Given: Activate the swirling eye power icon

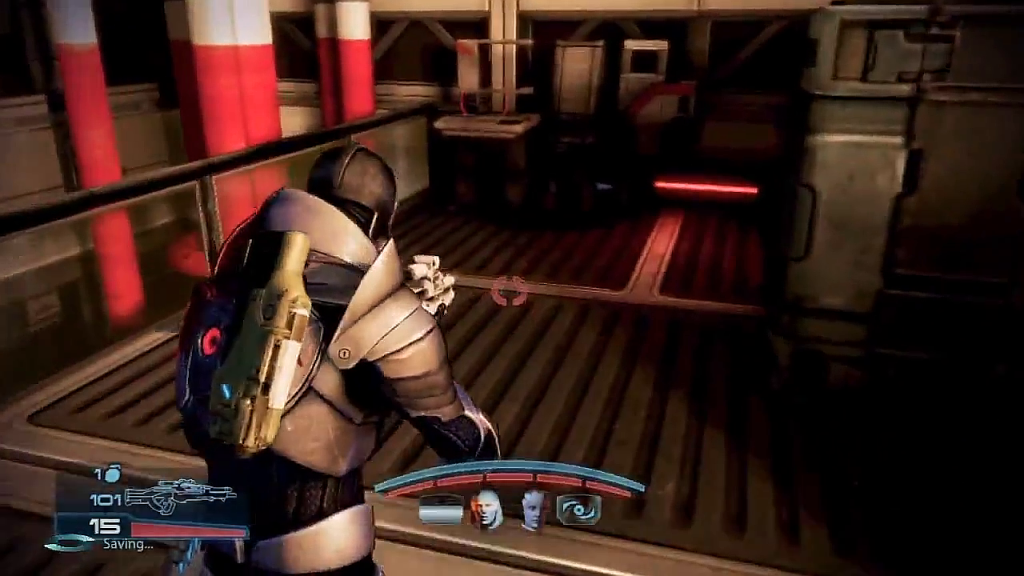Looking at the screenshot, I should coord(578,509).
